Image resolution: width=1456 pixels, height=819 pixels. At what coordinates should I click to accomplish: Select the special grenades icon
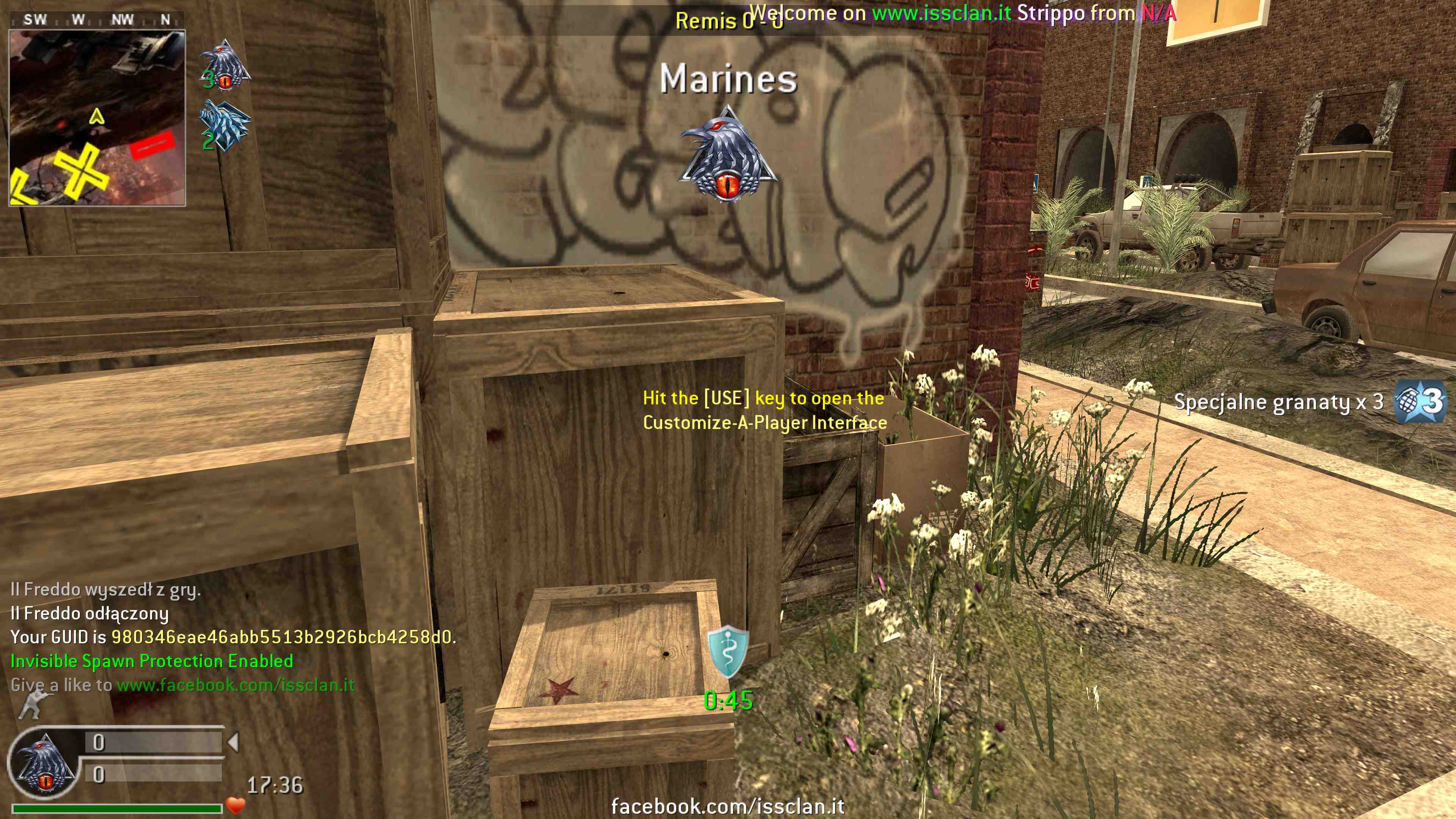coord(1420,402)
